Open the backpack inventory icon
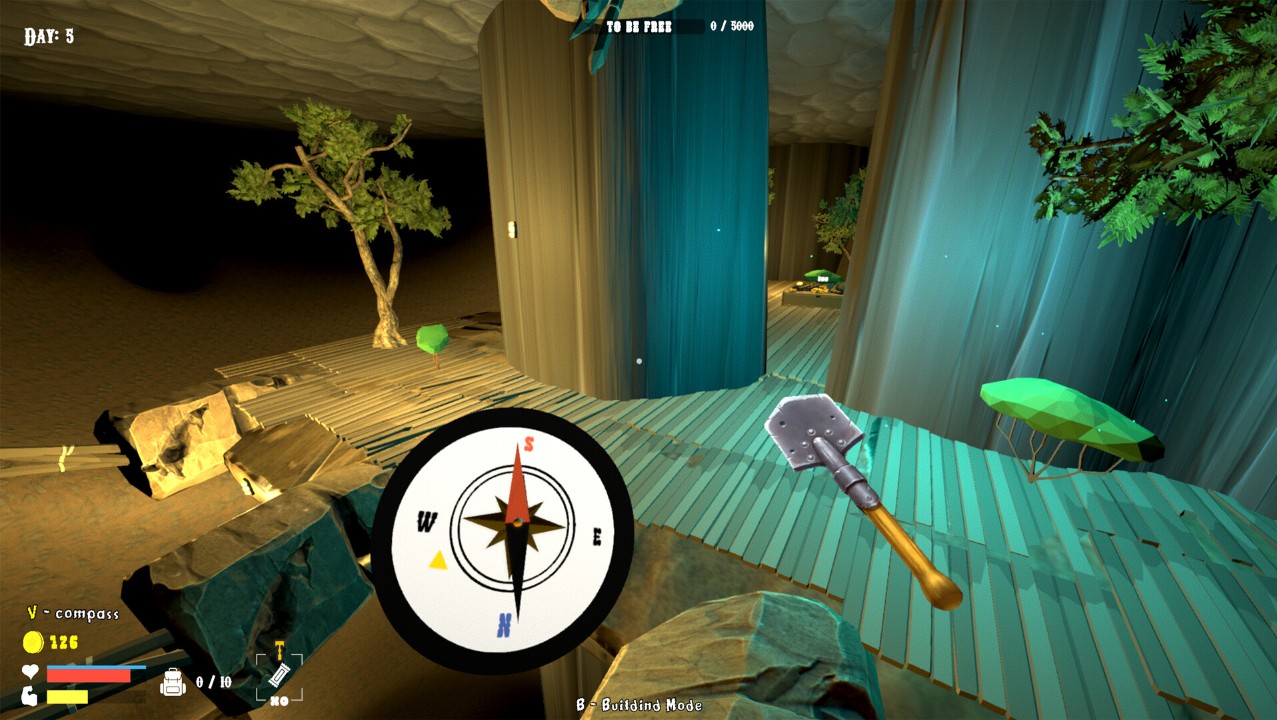Screen dimensions: 1277x720 tap(173, 682)
